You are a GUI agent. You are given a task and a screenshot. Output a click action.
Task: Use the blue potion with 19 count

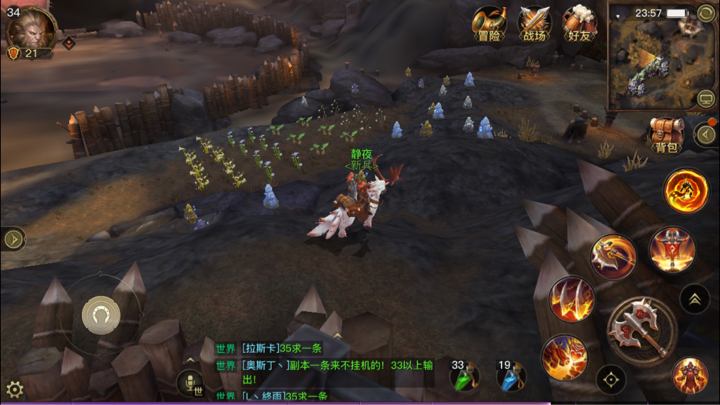[x=511, y=377]
